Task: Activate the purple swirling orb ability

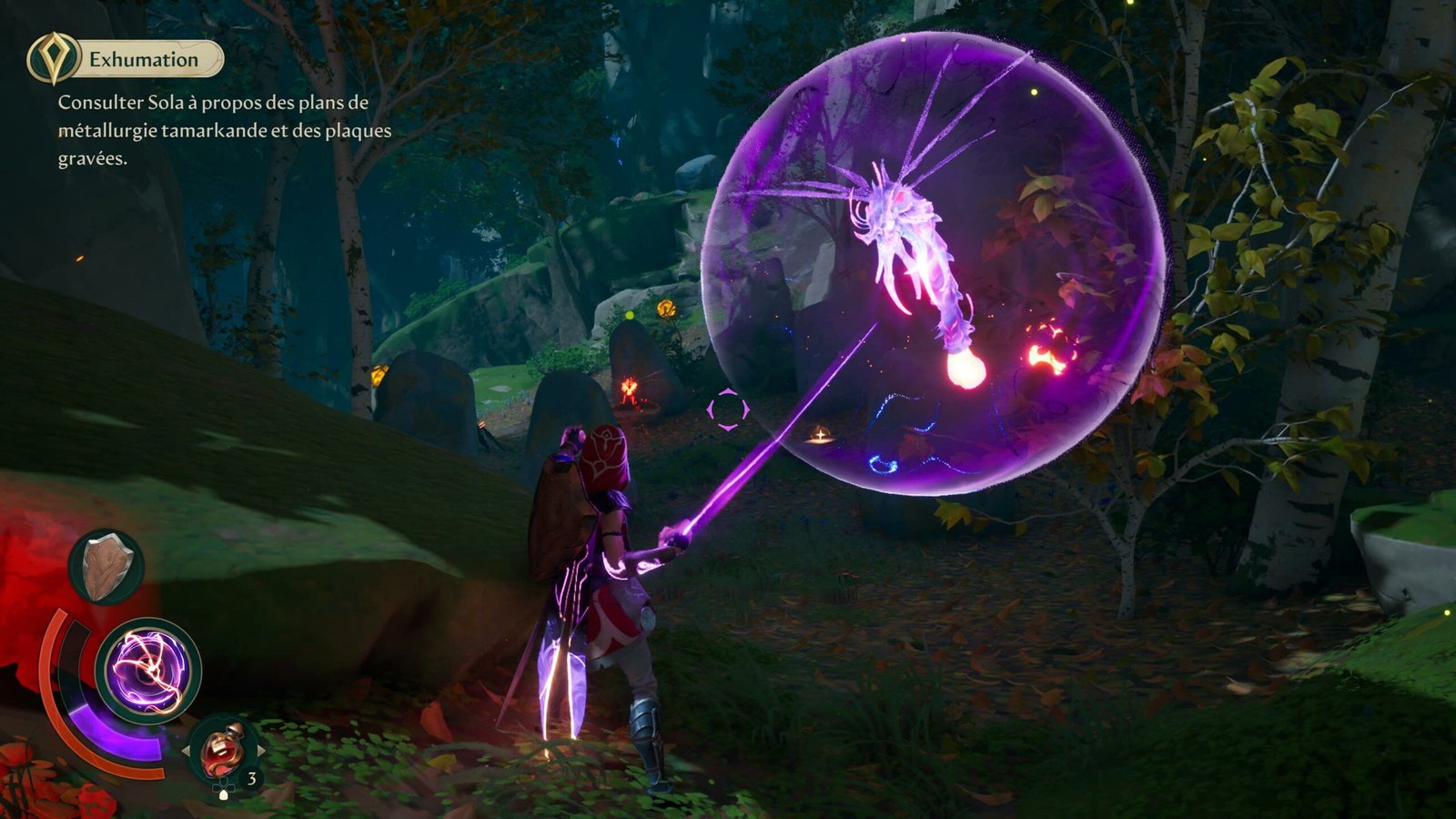Action: tap(147, 671)
